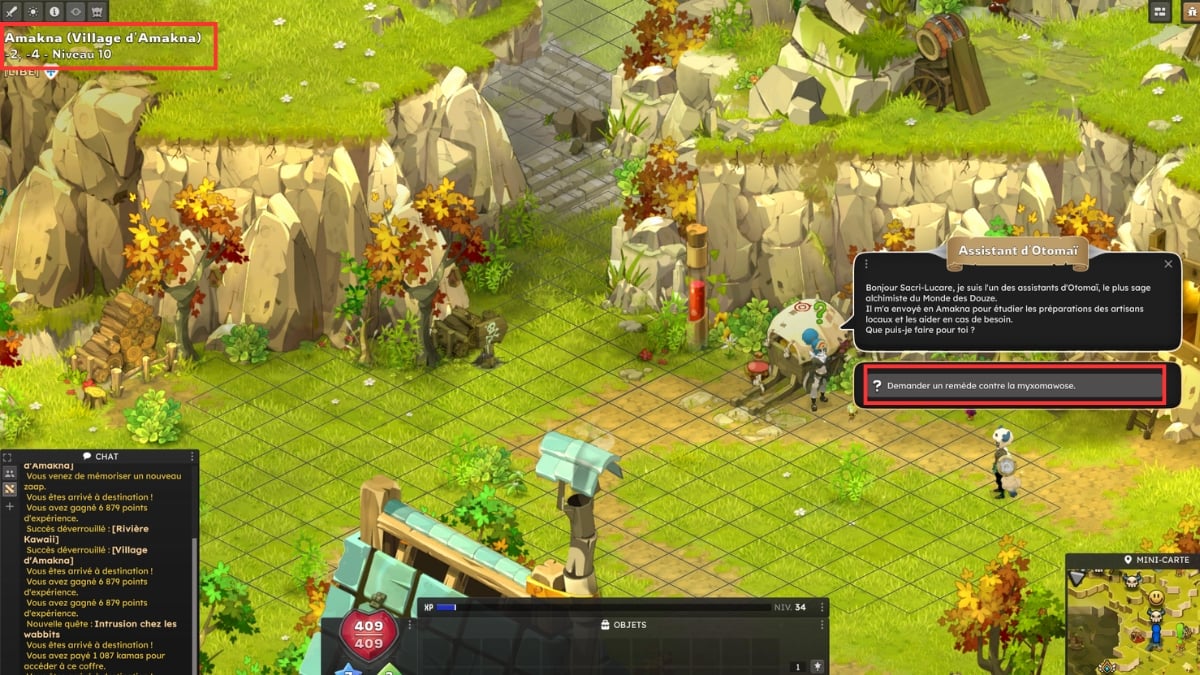Click the "Intrusion chez les wabbits" quest link
This screenshot has height=675, width=1200.
click(134, 624)
